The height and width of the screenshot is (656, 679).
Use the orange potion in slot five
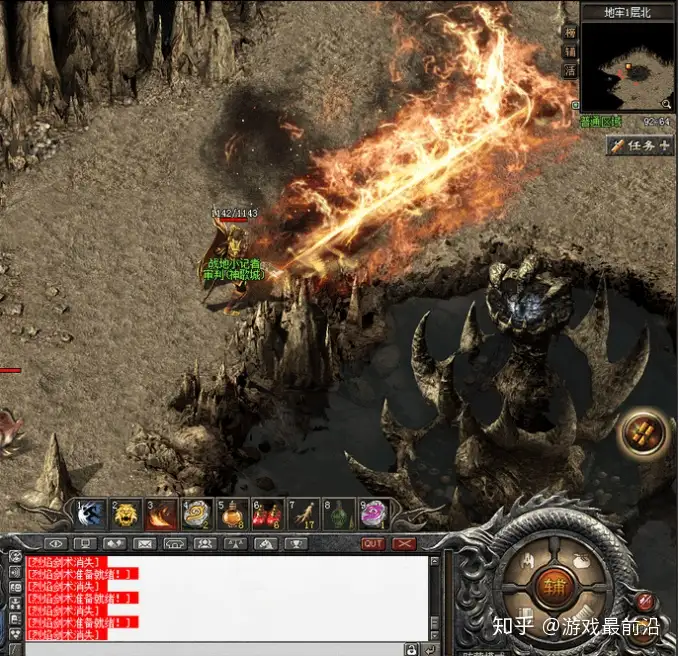232,514
